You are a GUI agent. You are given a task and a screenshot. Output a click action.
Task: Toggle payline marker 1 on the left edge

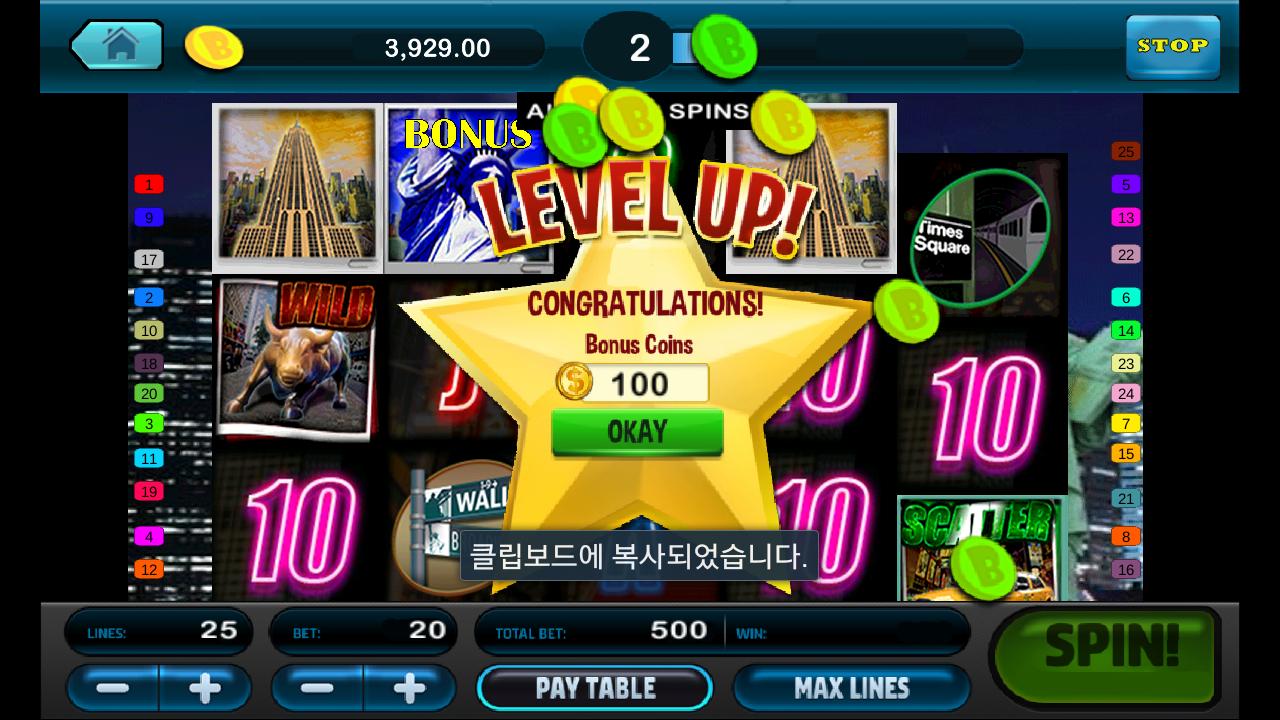(x=151, y=184)
